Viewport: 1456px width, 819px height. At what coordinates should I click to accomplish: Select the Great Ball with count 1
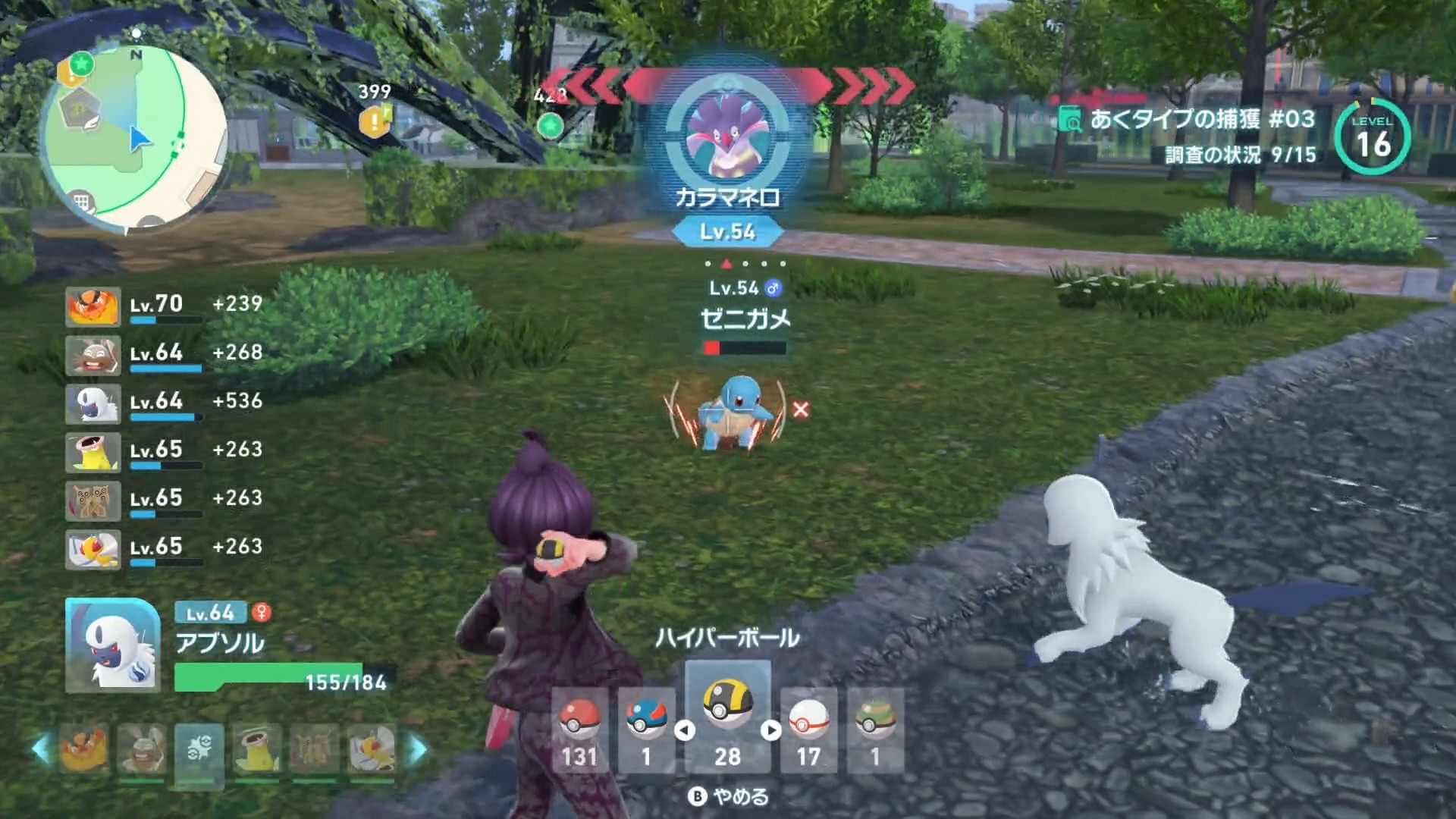(646, 717)
